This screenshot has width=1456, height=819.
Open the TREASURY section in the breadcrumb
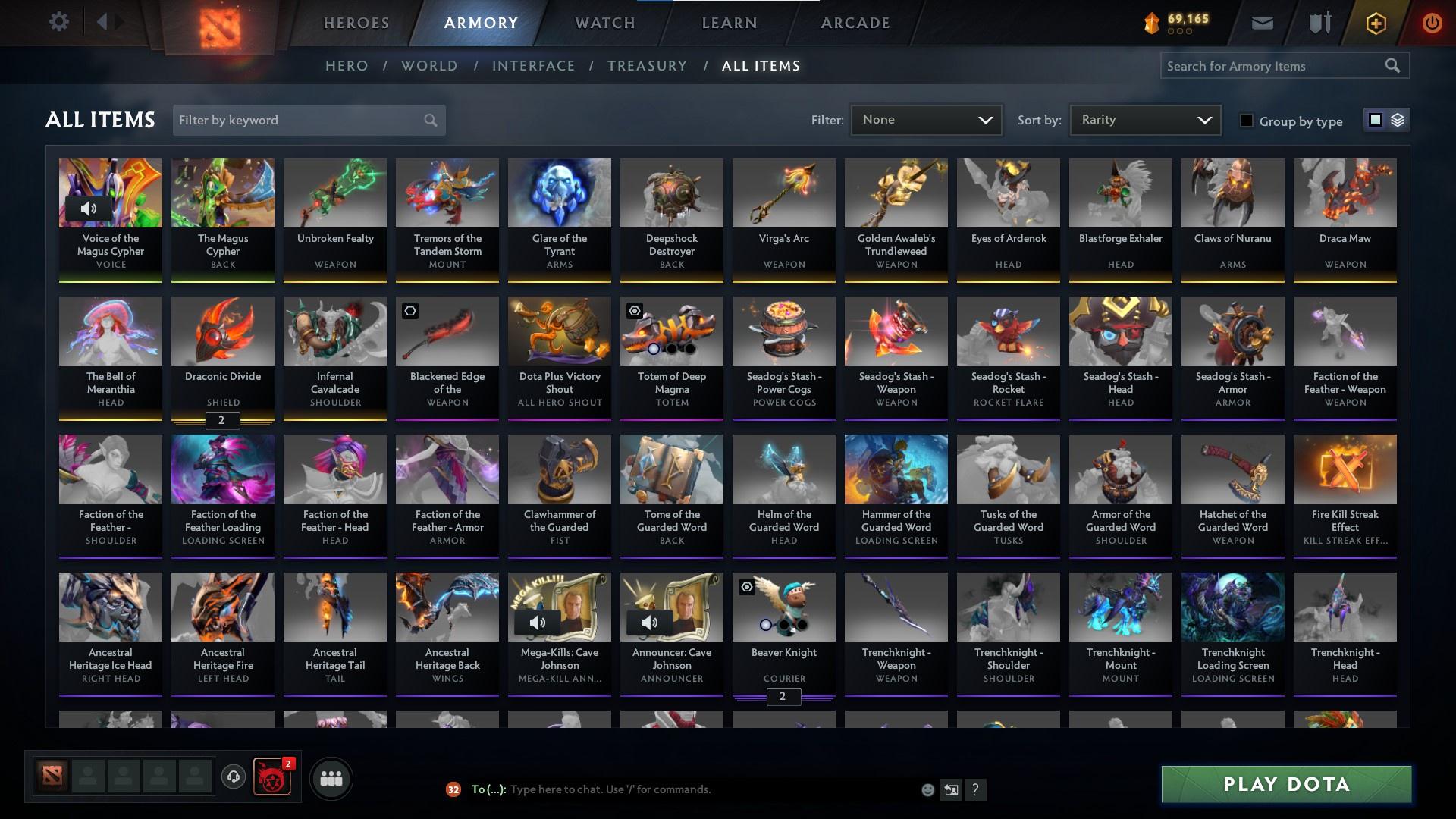[647, 66]
